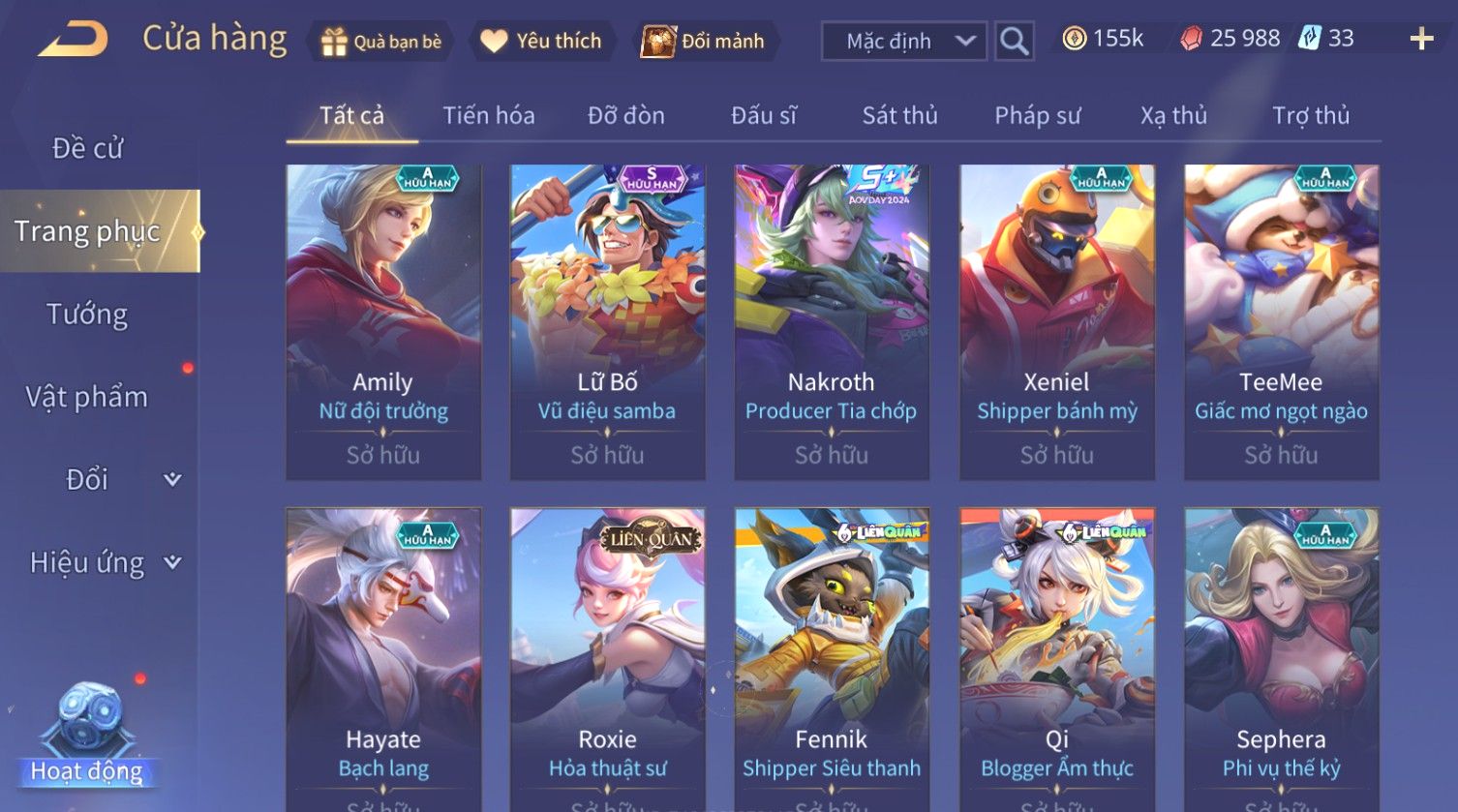Show the Sát thủ skin category
This screenshot has height=812, width=1458.
(899, 116)
